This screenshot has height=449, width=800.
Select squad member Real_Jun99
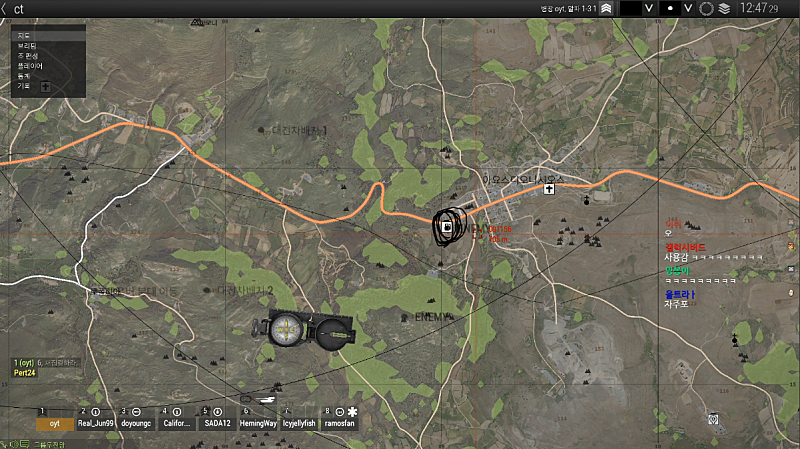pos(97,423)
